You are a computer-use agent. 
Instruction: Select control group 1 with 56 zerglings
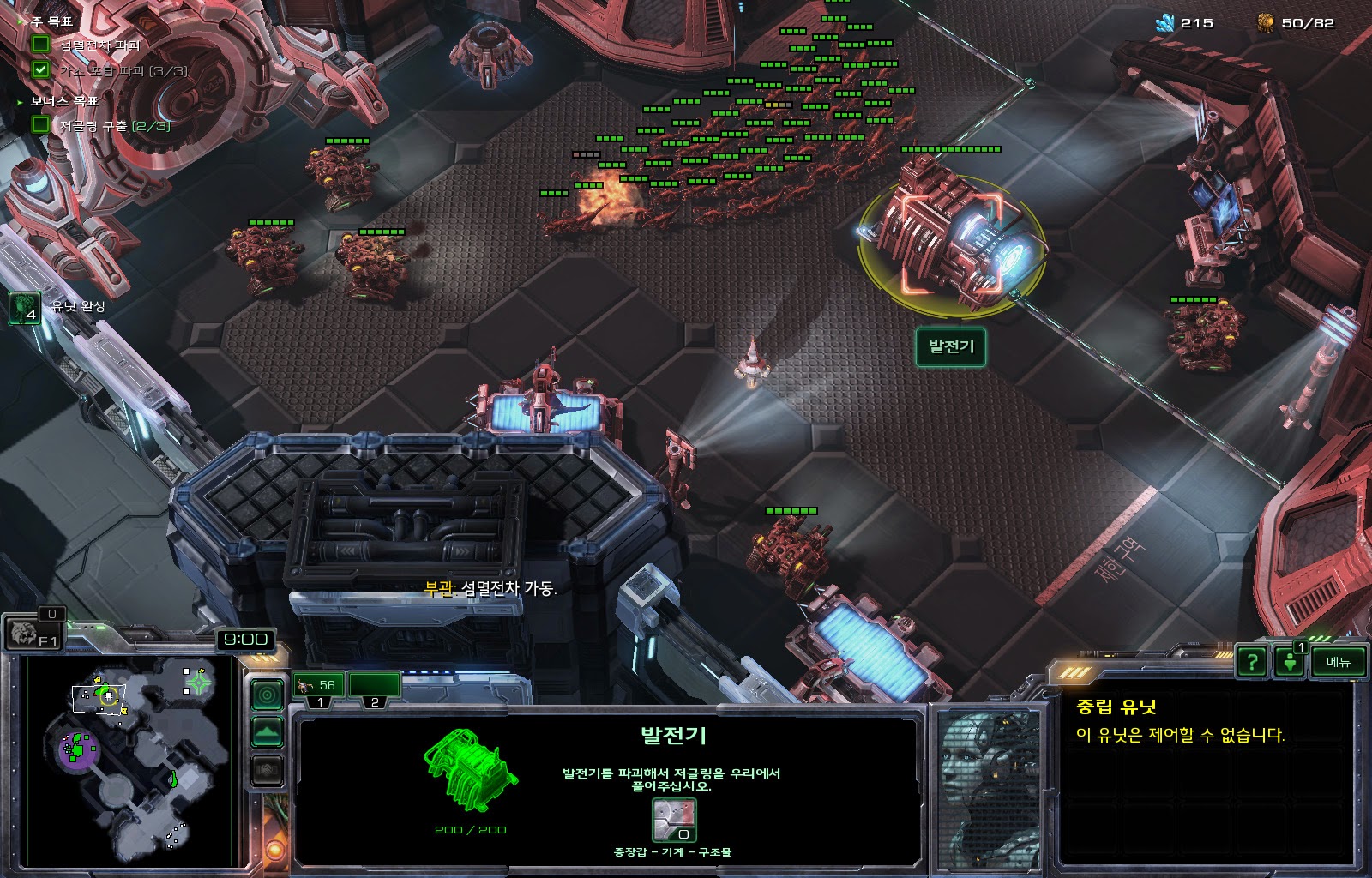(x=319, y=686)
